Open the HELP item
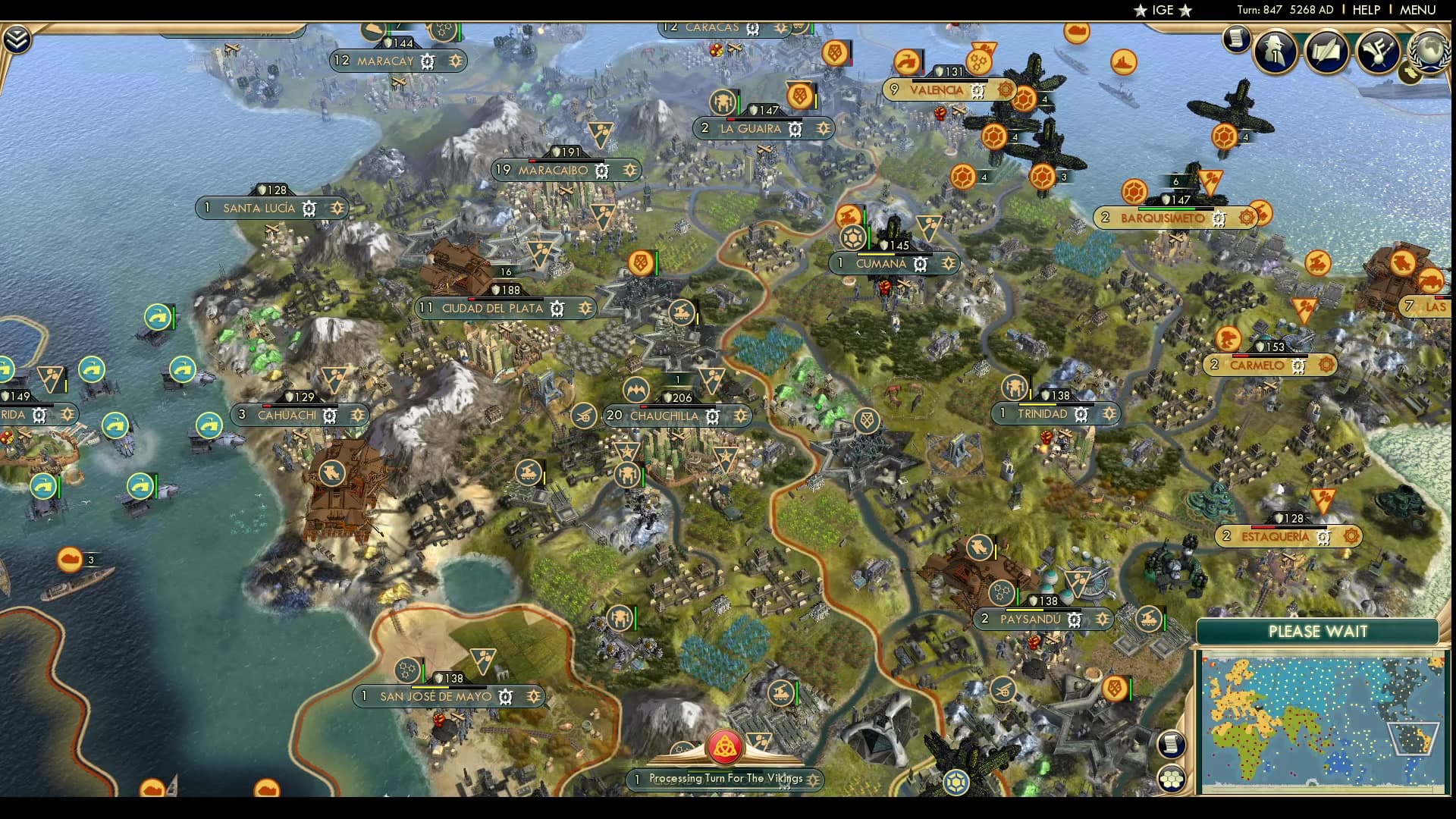This screenshot has width=1456, height=819. (1368, 10)
